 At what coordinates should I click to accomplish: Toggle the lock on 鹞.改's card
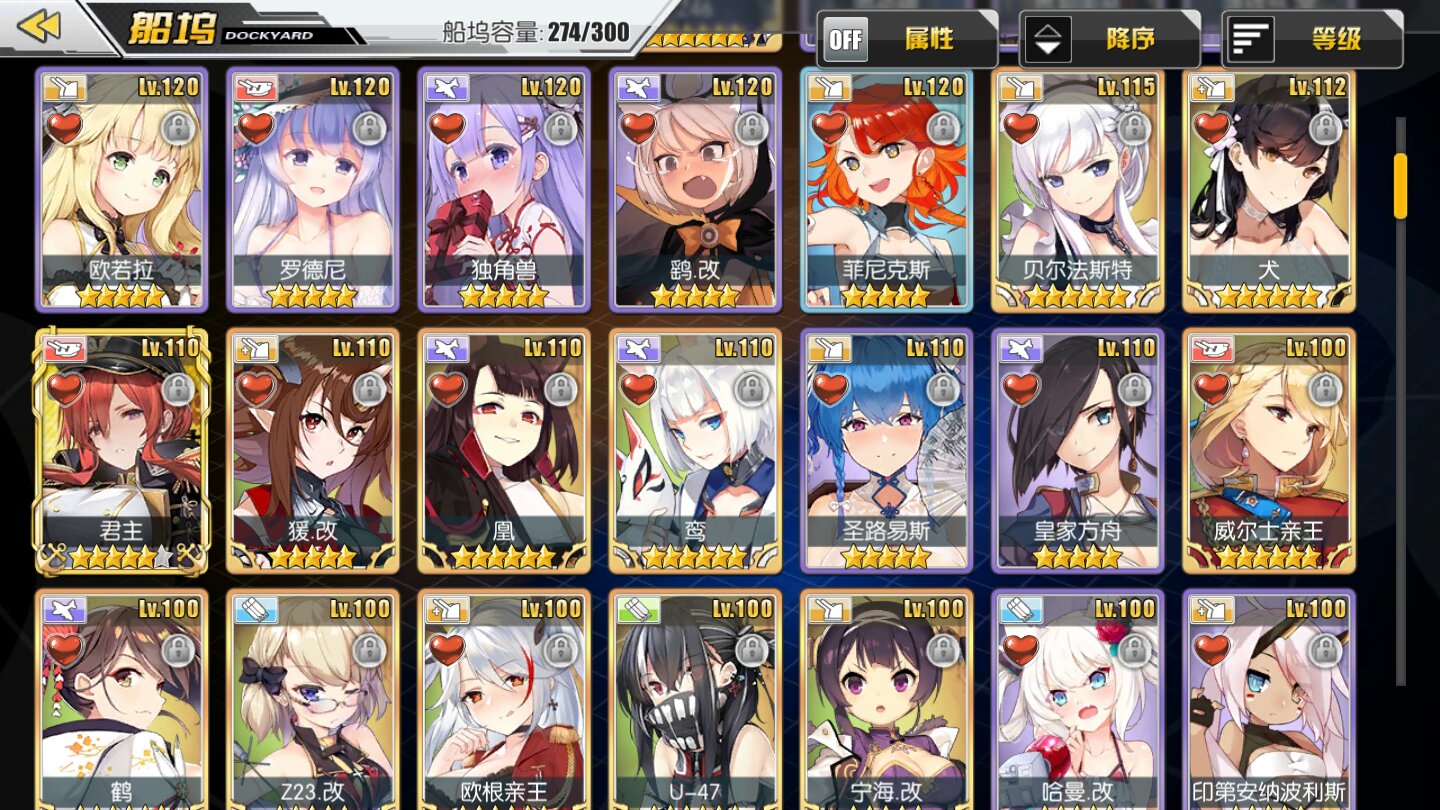pyautogui.click(x=753, y=130)
